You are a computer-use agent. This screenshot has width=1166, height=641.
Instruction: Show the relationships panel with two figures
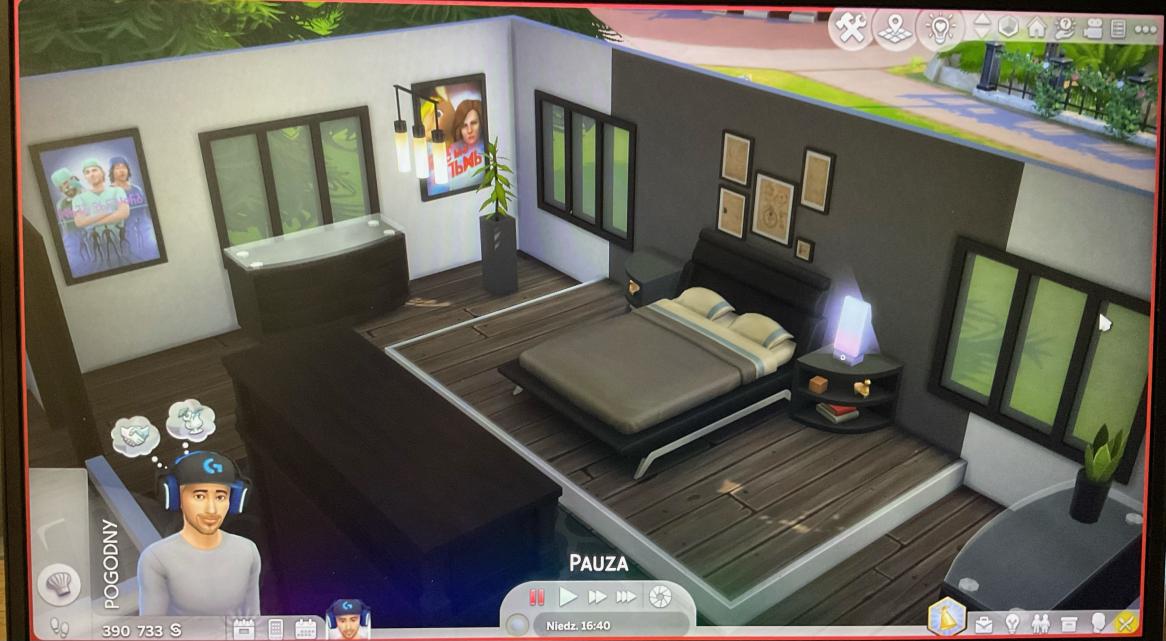tap(1041, 624)
